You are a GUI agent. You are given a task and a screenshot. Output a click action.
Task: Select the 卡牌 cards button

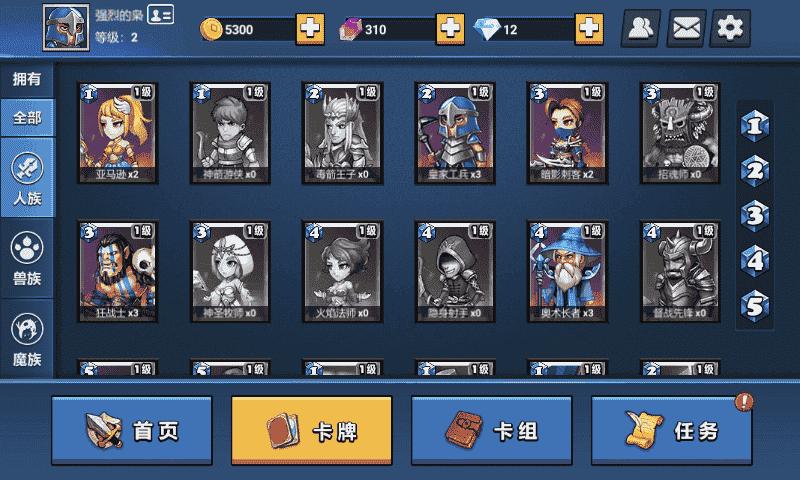click(x=312, y=431)
